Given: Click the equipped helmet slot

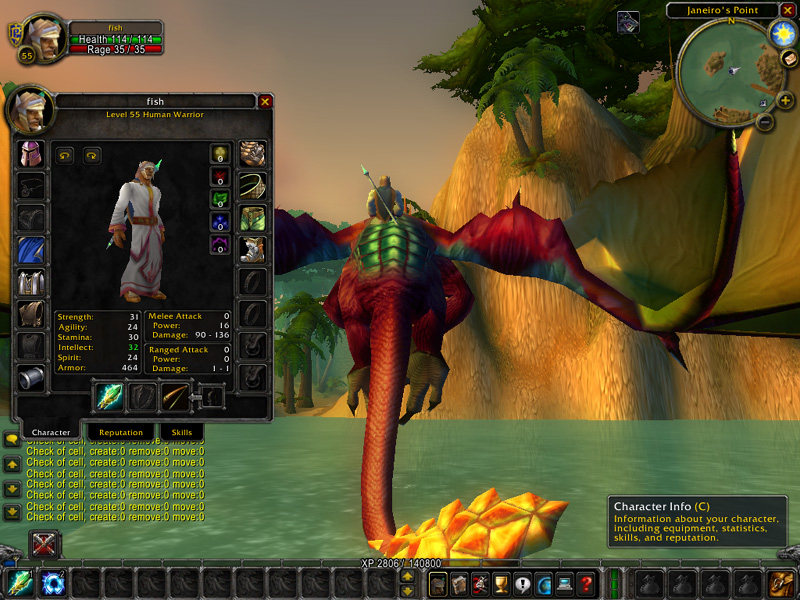Looking at the screenshot, I should (x=31, y=155).
